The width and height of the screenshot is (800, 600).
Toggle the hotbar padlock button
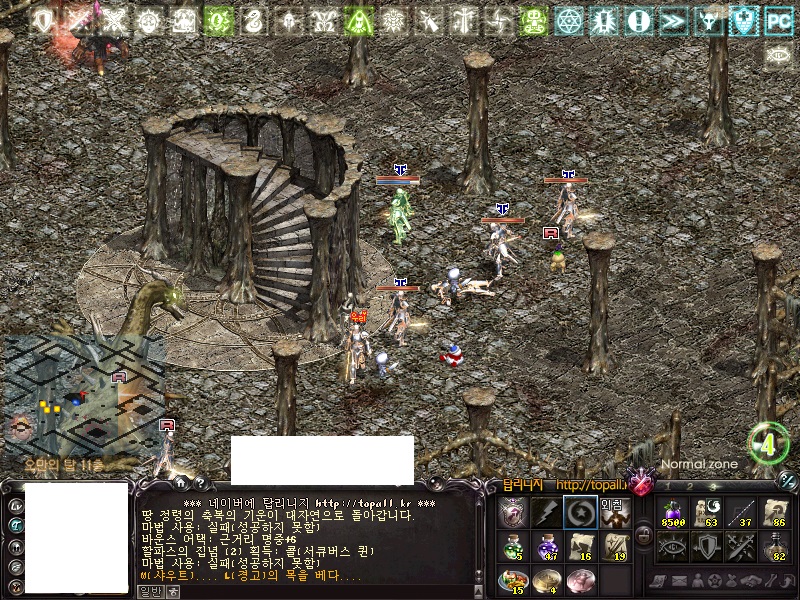[644, 535]
